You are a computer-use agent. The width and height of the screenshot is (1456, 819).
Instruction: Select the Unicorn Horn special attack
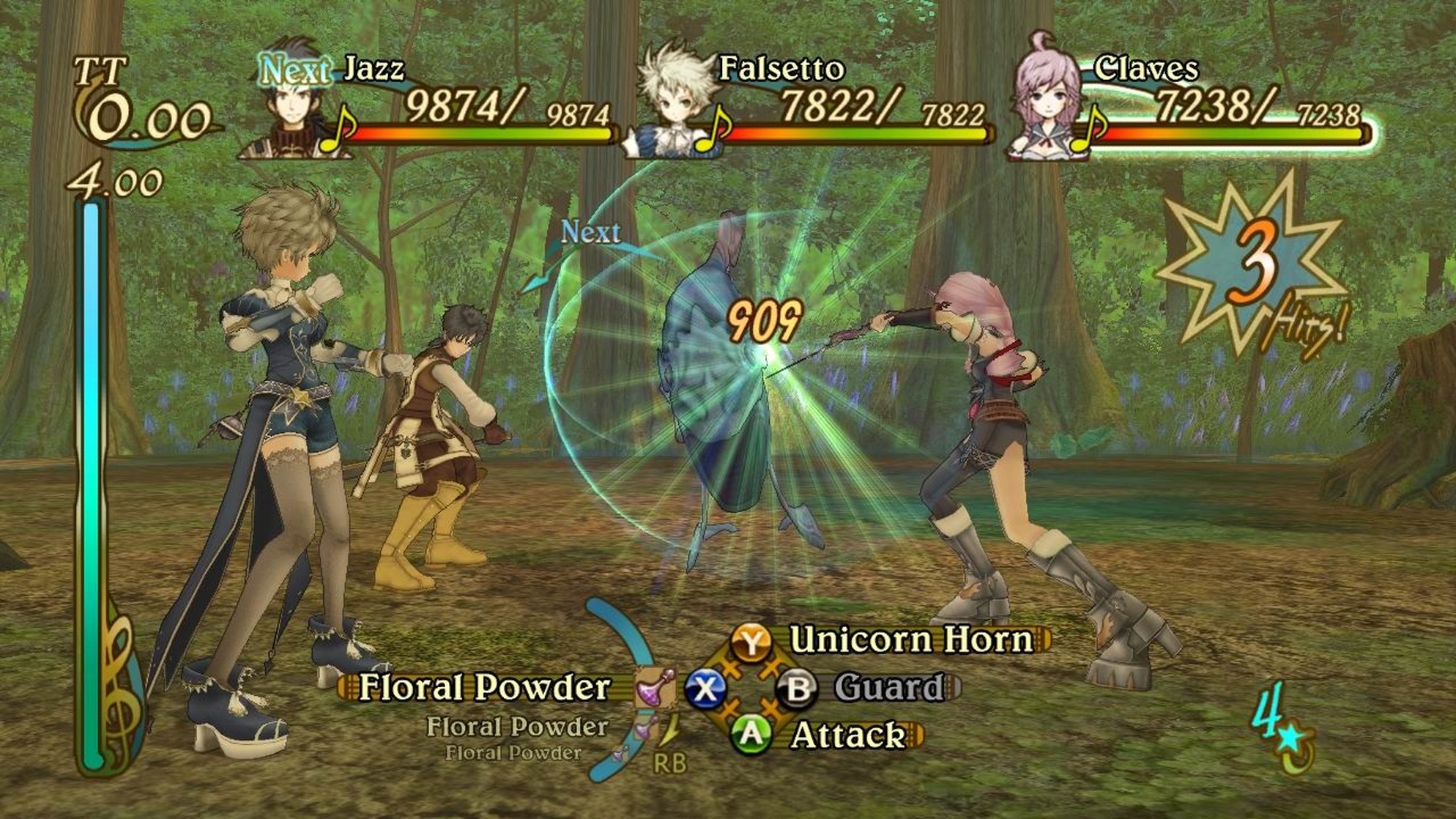click(x=911, y=640)
